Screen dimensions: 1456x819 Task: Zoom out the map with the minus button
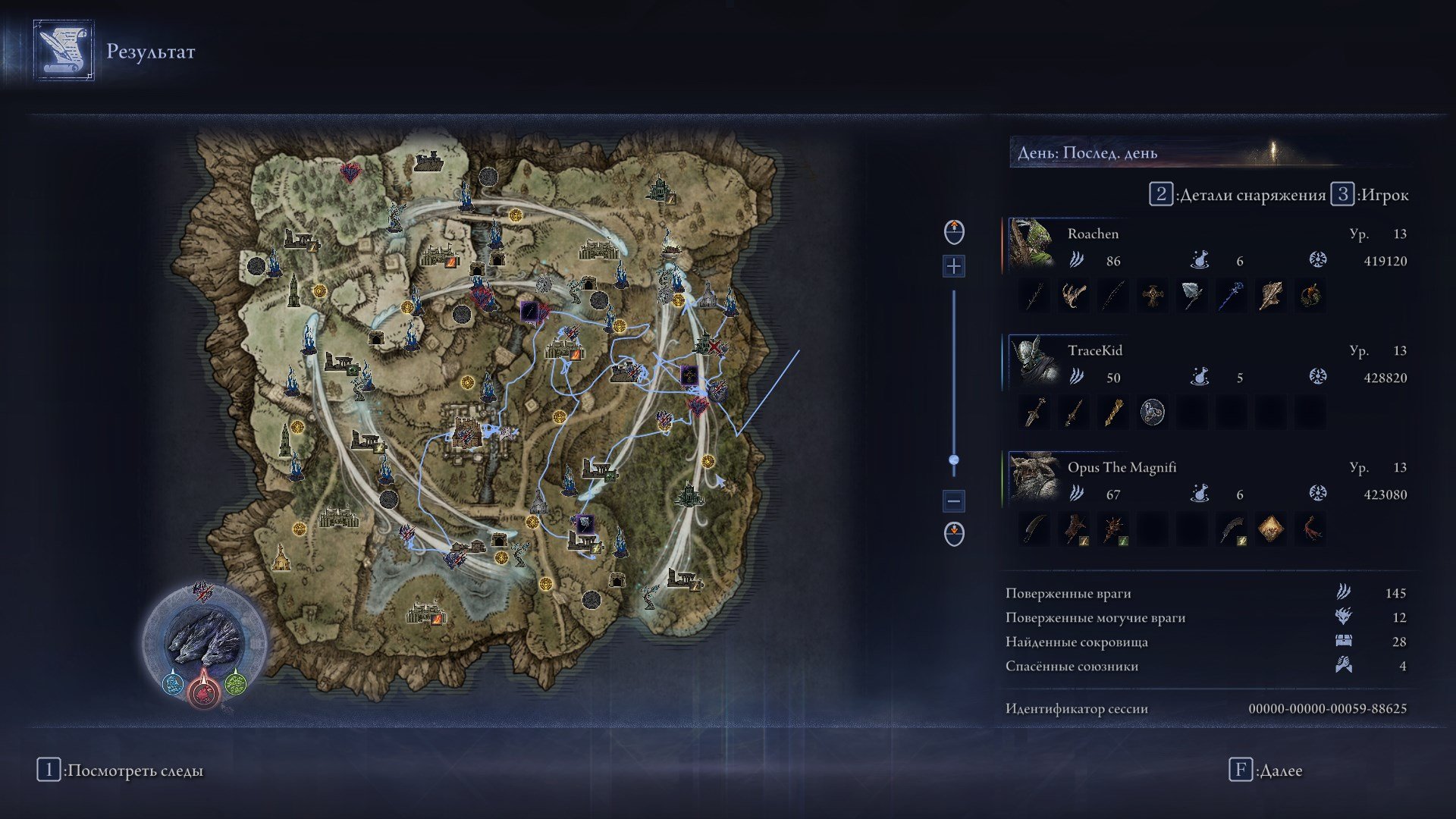coord(954,500)
